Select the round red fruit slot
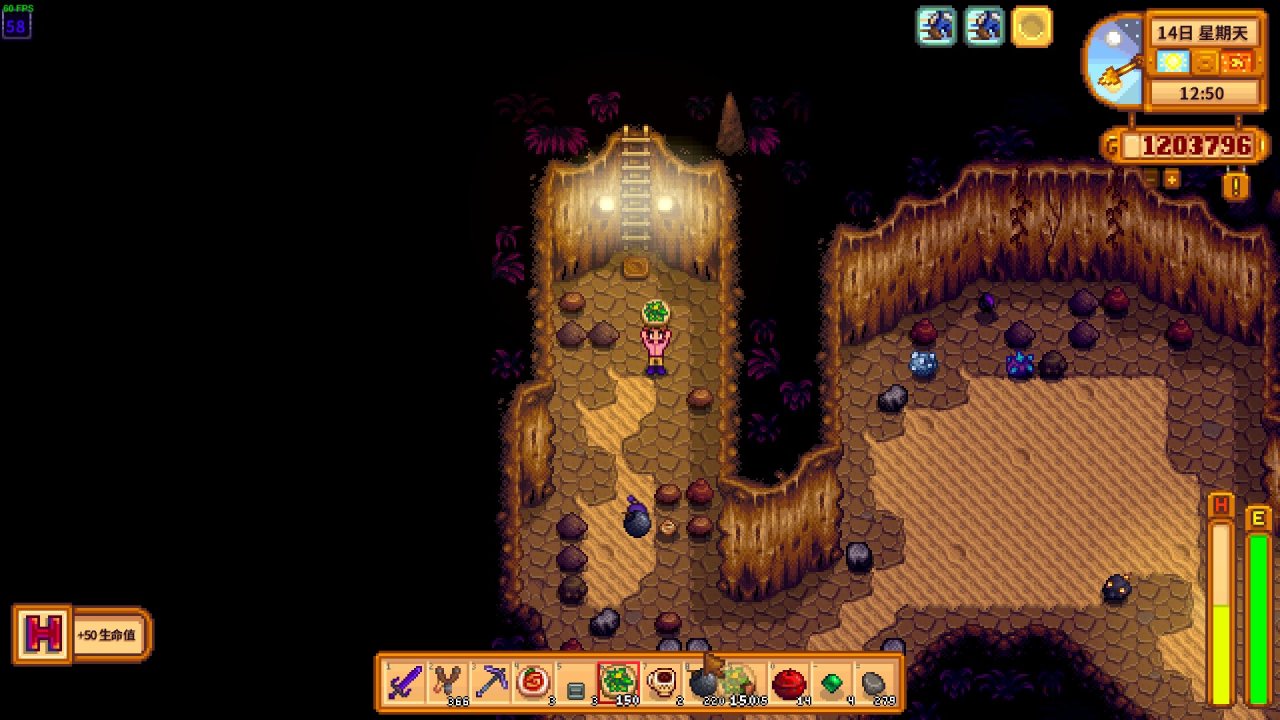The image size is (1280, 720). (x=789, y=683)
